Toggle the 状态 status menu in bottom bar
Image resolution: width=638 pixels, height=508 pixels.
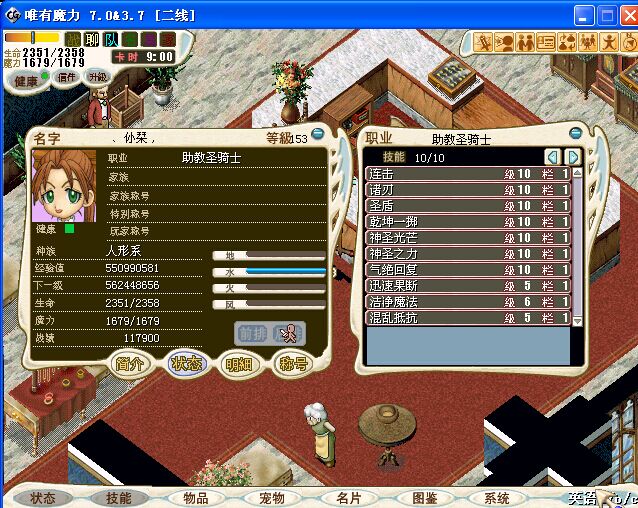(43, 497)
